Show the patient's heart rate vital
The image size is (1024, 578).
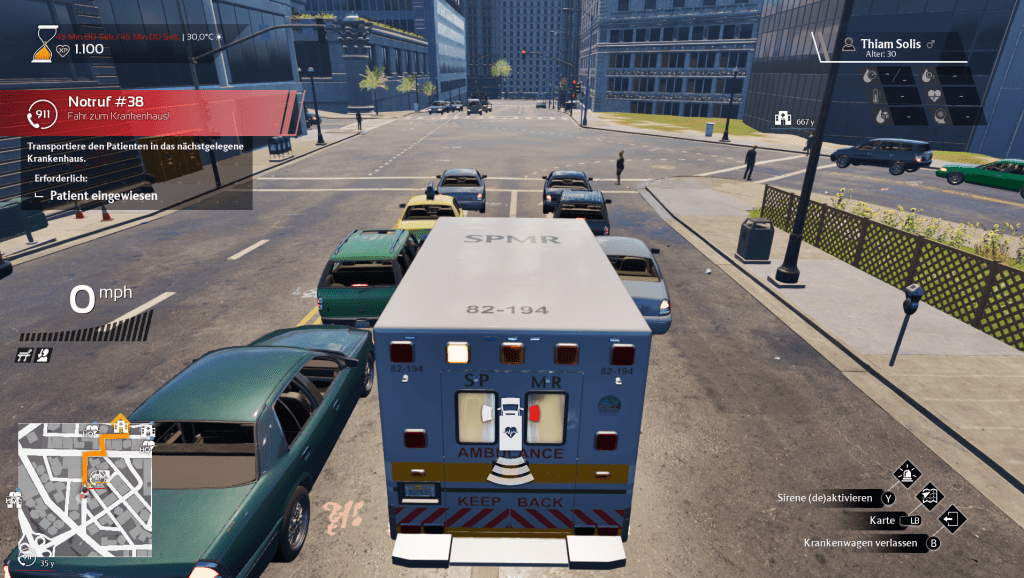[x=935, y=96]
